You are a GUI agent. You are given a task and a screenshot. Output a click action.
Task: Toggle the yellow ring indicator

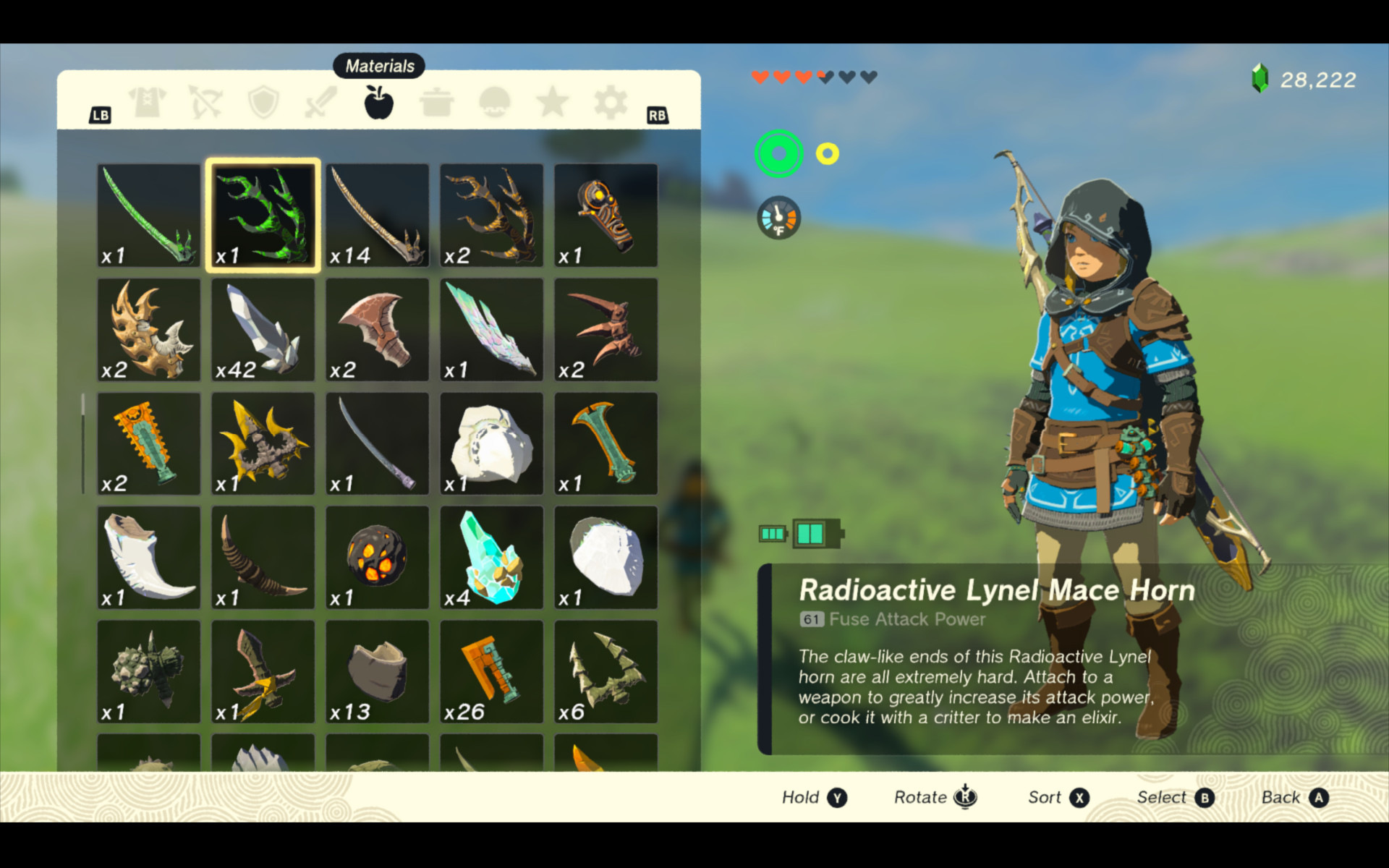[825, 153]
